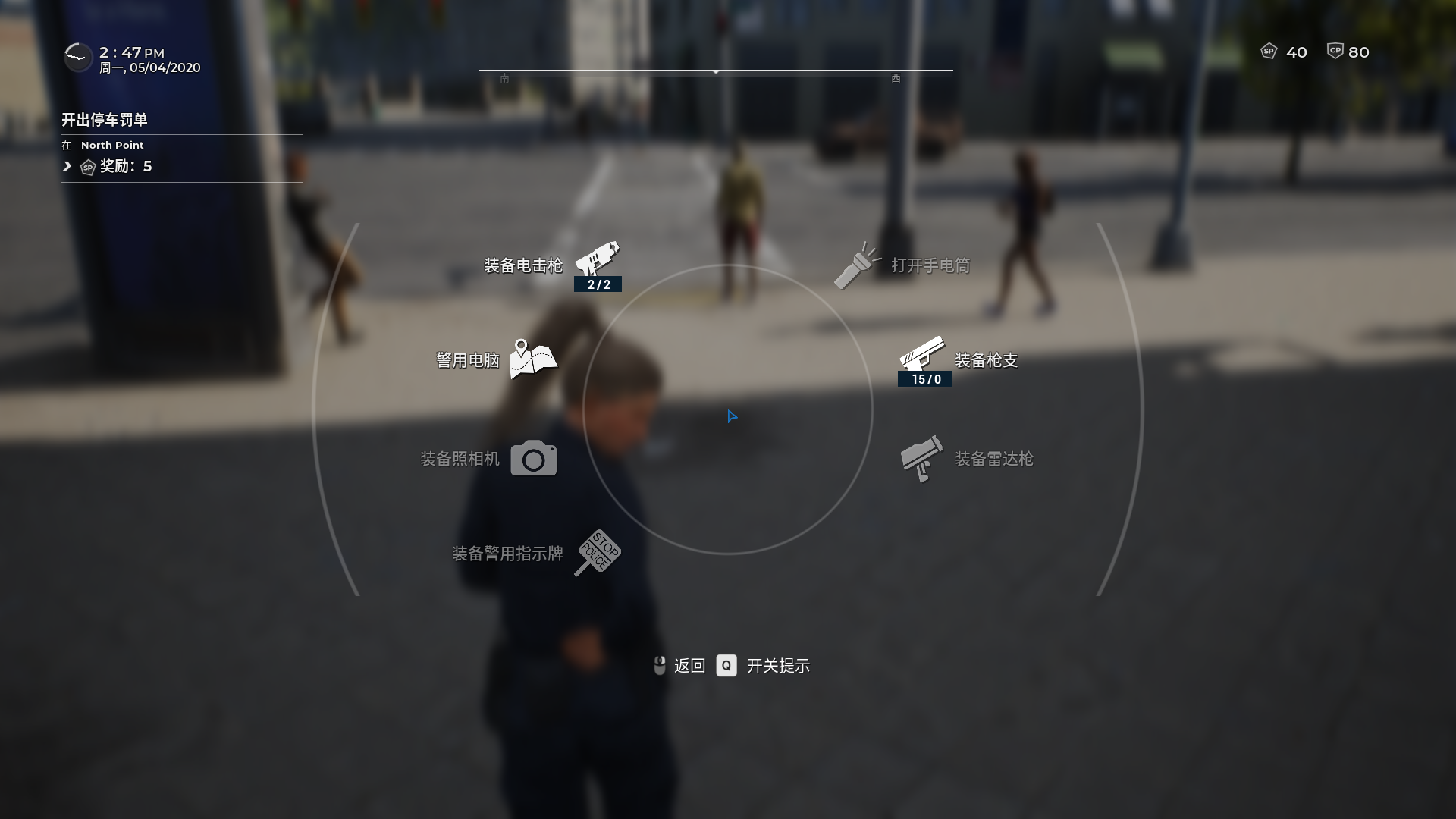Expand the 开出停车罚单 objective entry

tap(104, 119)
